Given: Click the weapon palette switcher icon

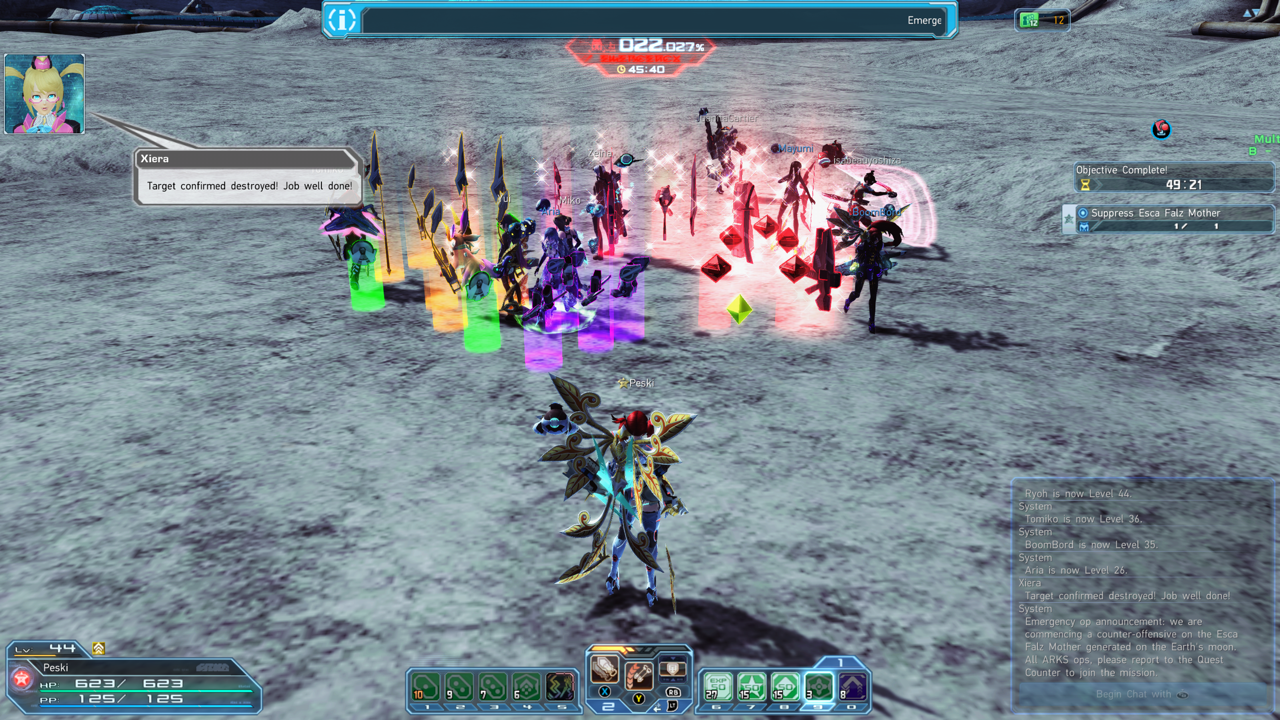Looking at the screenshot, I should [x=673, y=669].
